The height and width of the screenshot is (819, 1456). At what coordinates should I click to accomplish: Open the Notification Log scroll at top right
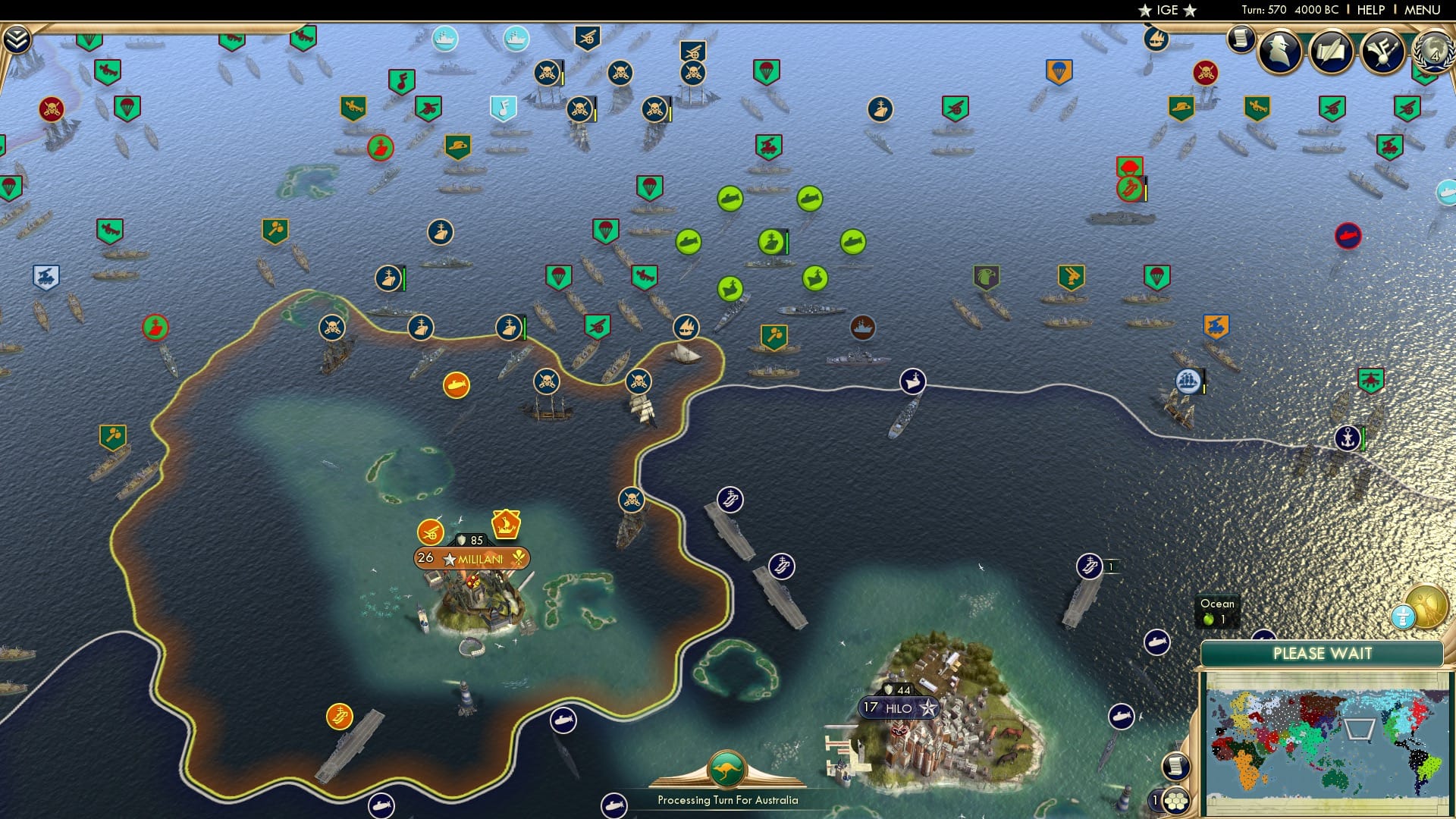coord(1241,38)
